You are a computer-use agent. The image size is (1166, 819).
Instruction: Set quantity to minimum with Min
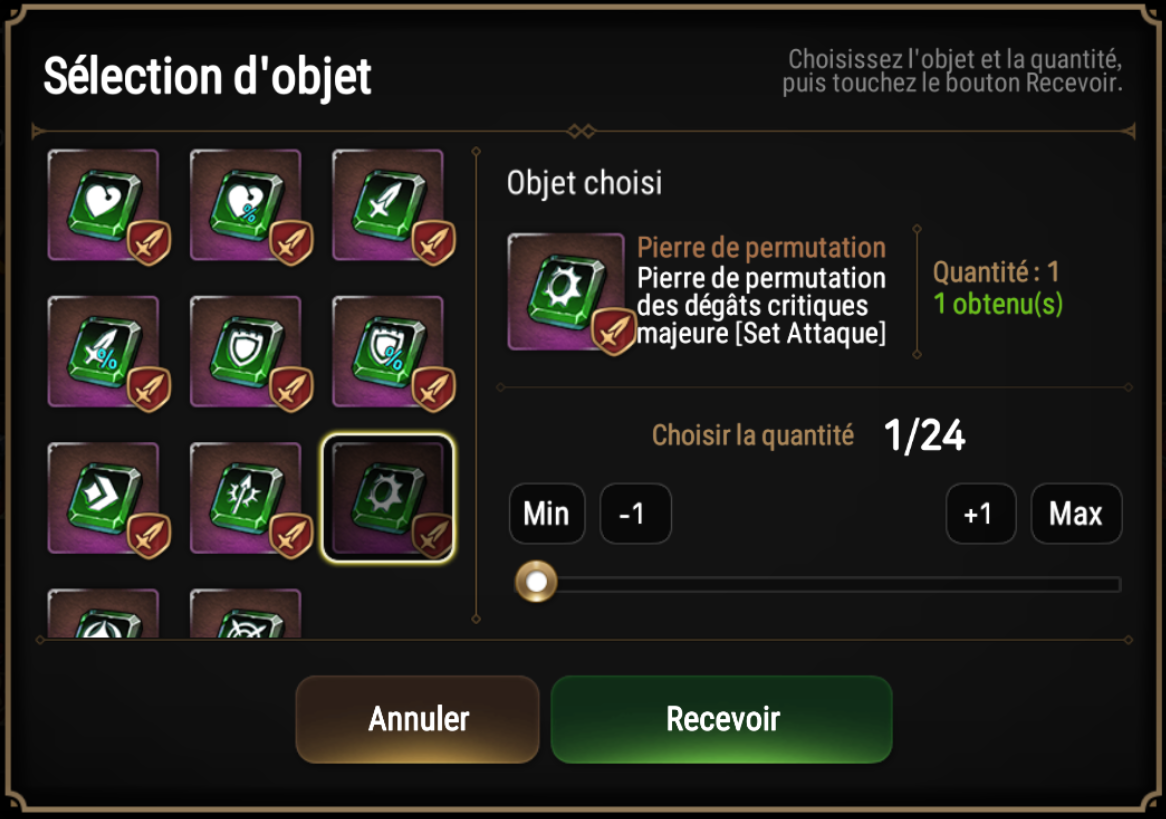546,514
